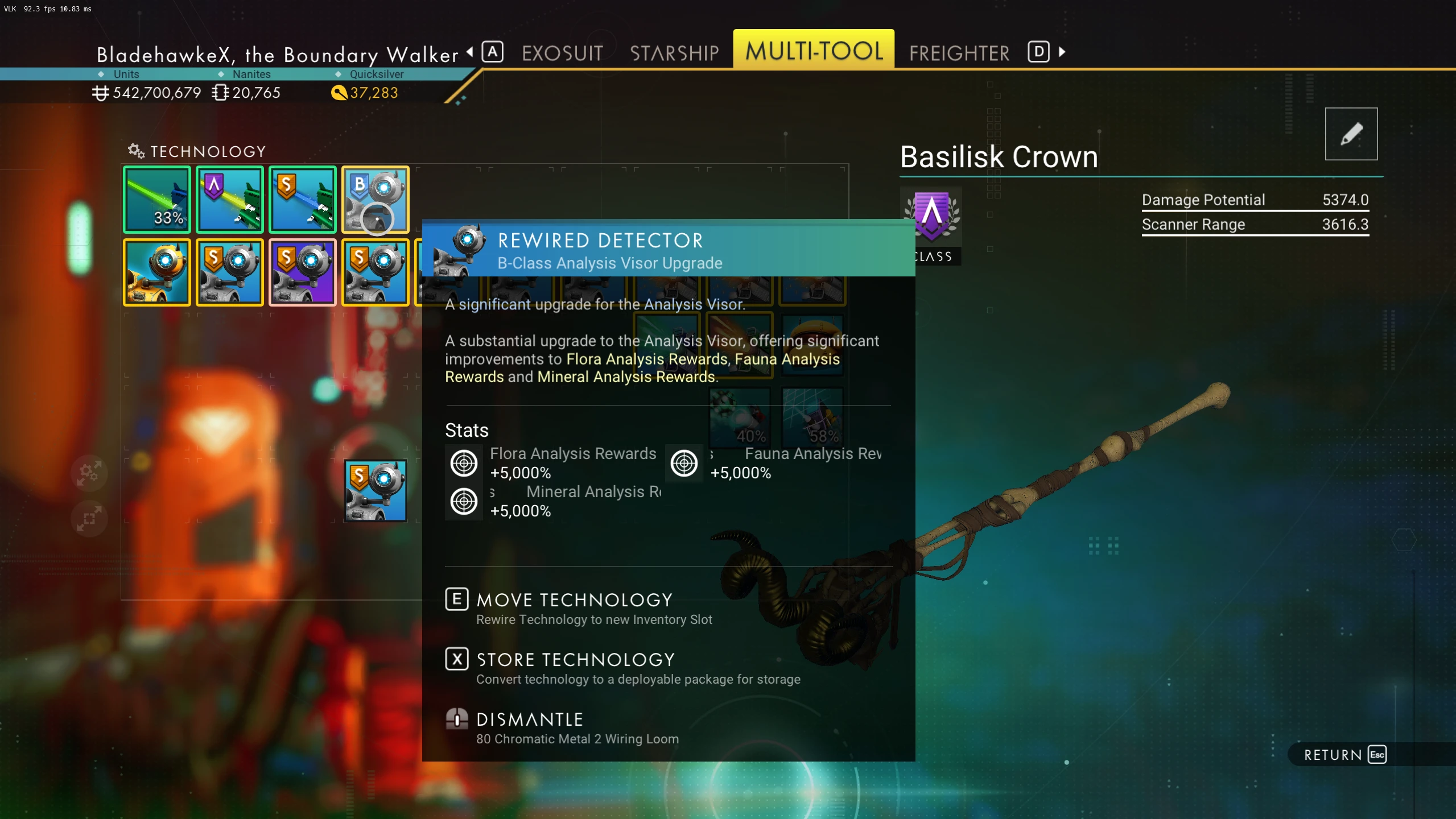
Task: Dismantle the Rewired Detector upgrade
Action: pos(530,720)
